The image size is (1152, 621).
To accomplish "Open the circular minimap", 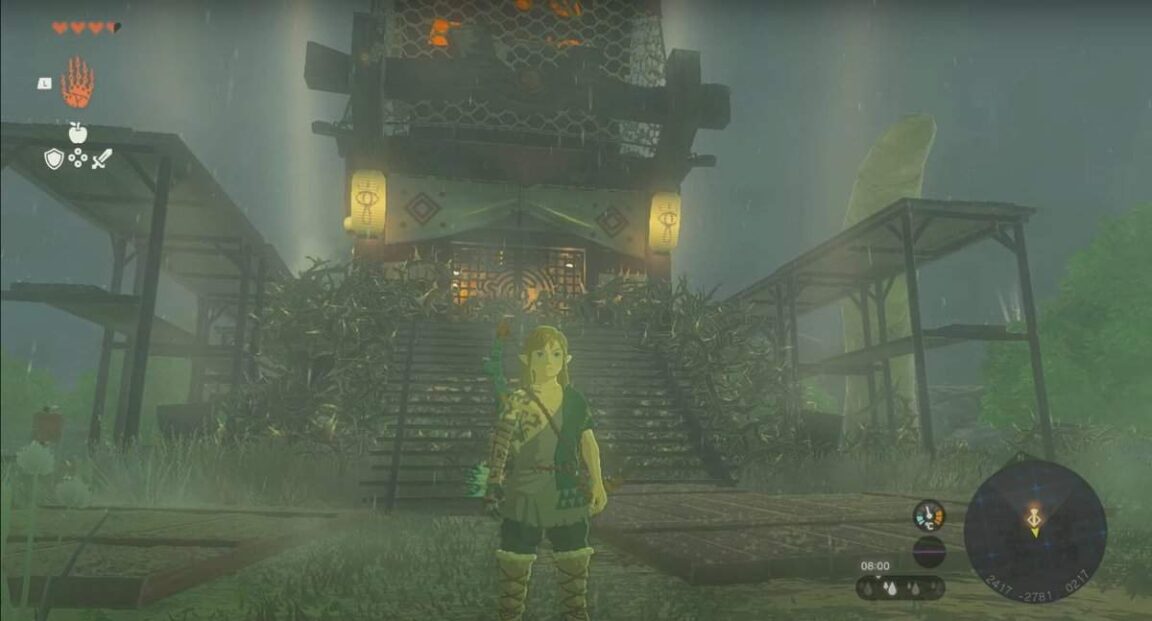I will [1034, 529].
